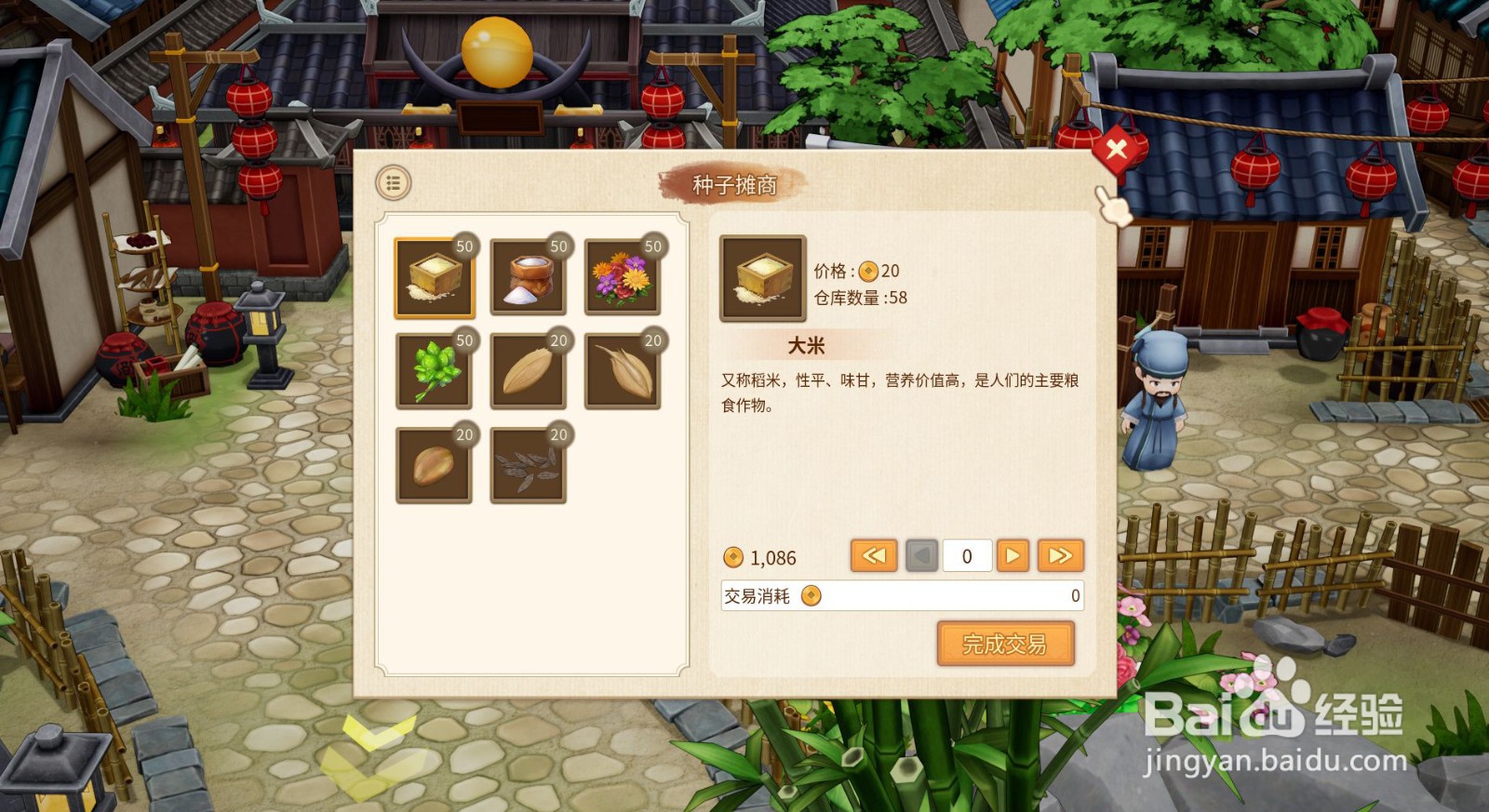Click the double left arrow to minimize quantity

coord(873,555)
